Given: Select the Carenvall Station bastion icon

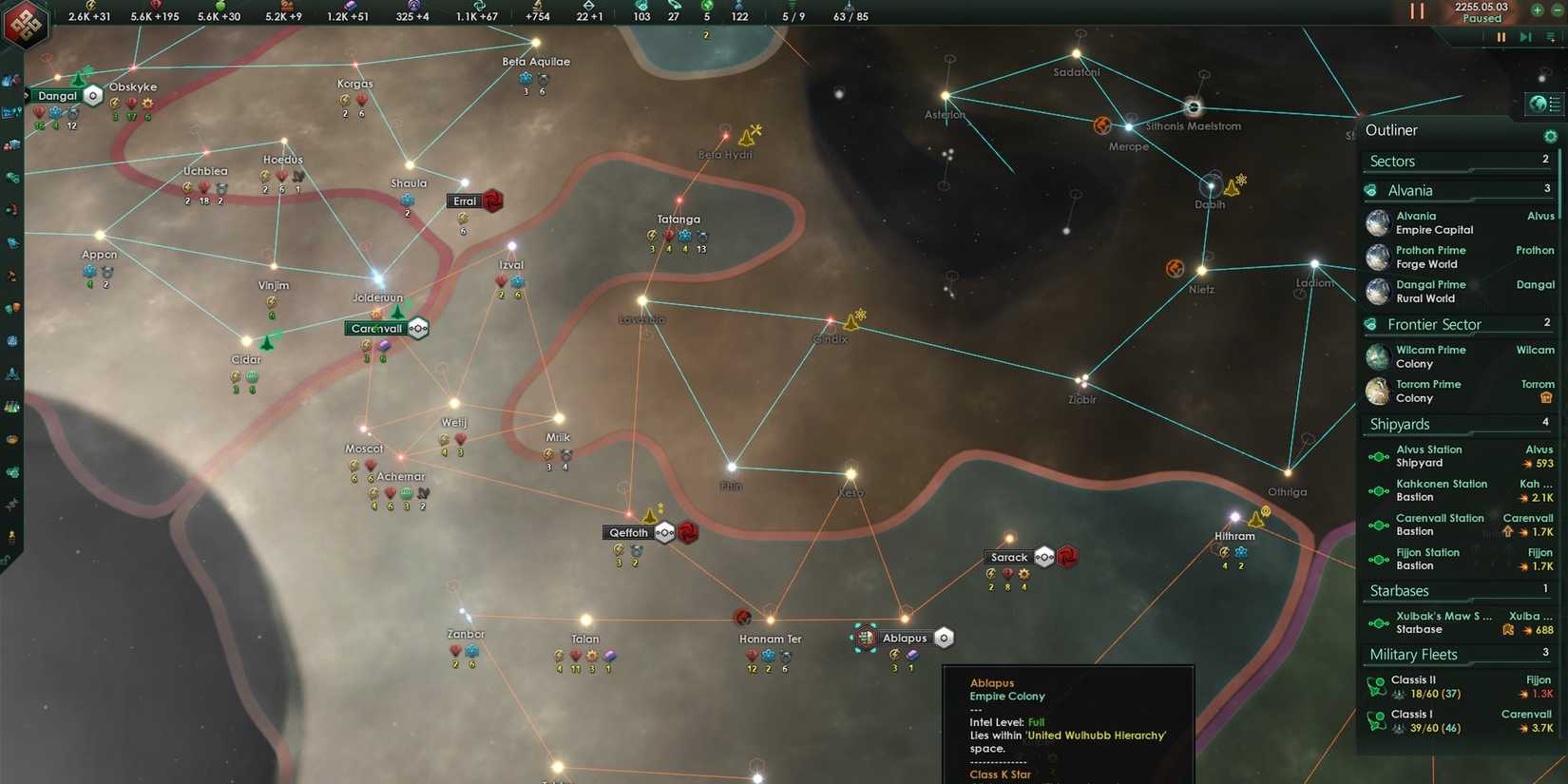Looking at the screenshot, I should (1378, 525).
